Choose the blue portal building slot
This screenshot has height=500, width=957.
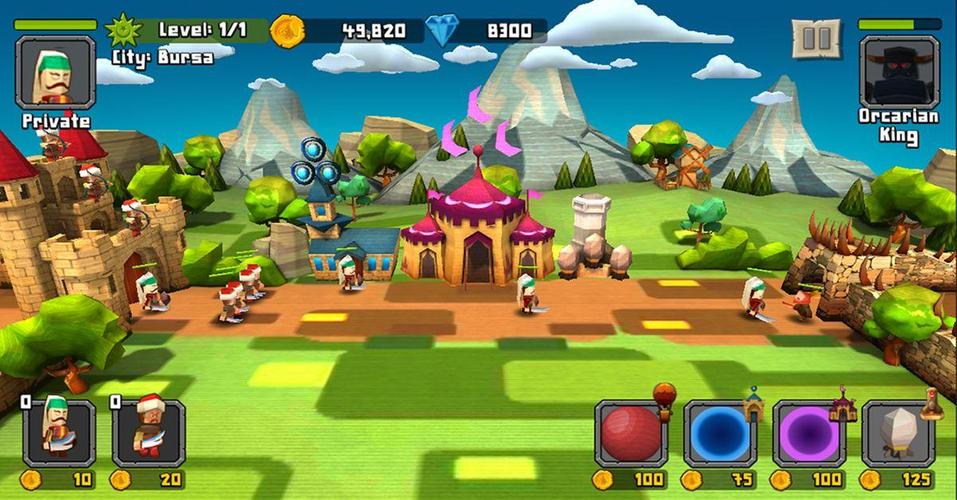click(720, 434)
